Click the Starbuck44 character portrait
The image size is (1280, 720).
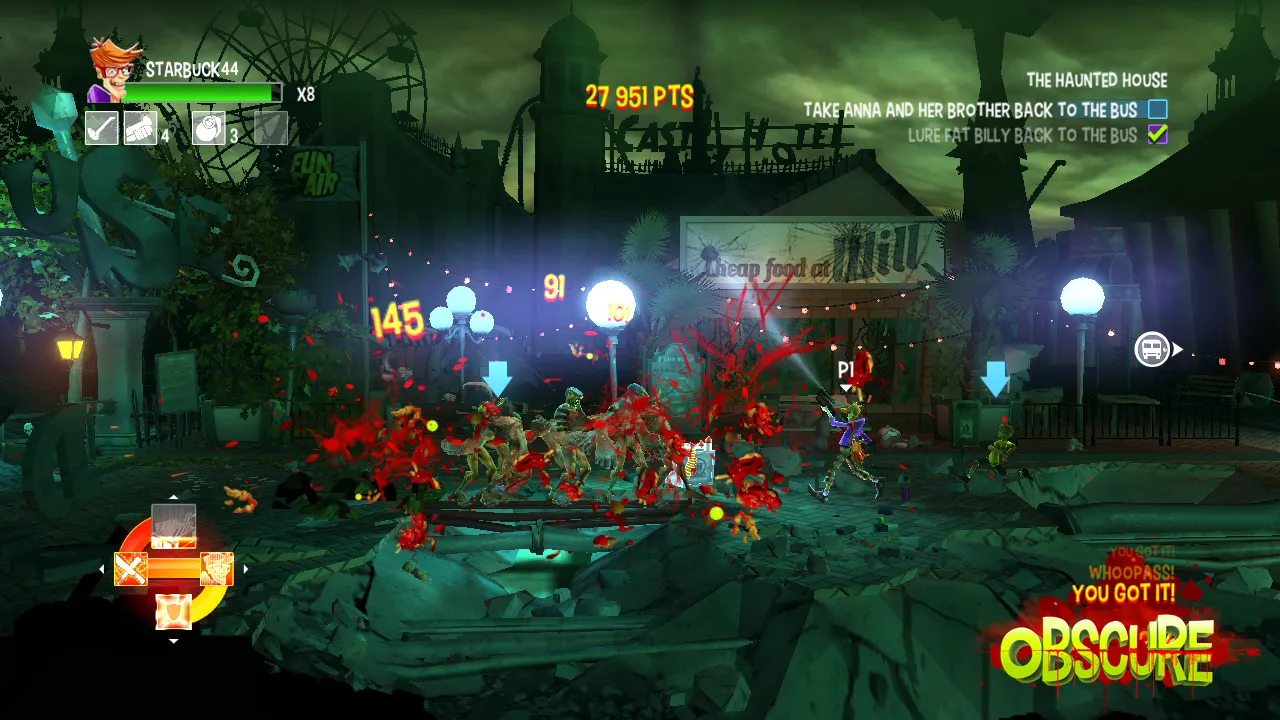click(112, 70)
